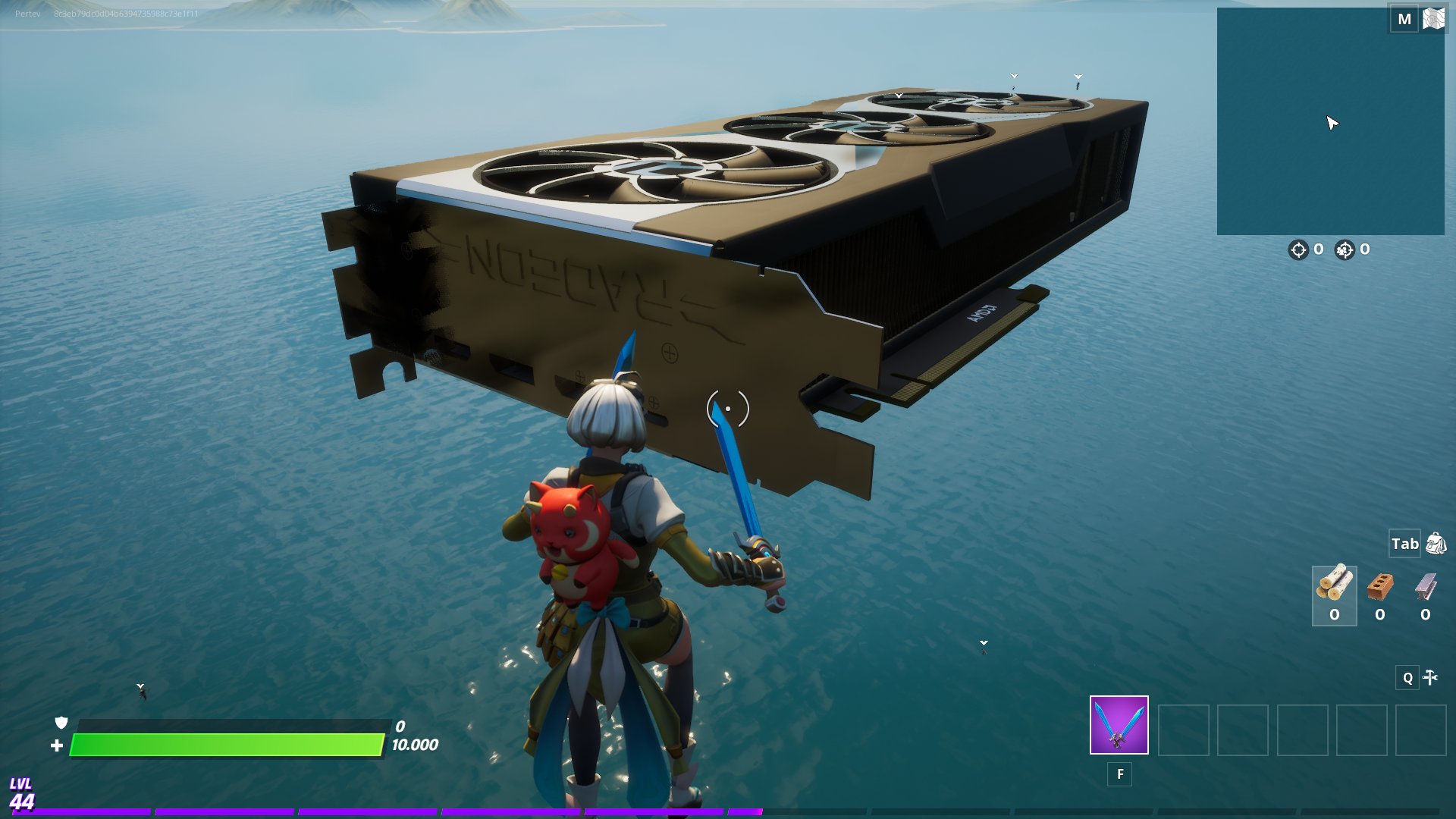Viewport: 1456px width, 819px height.
Task: Select the dual blue swords hotbar slot
Action: pyautogui.click(x=1119, y=725)
